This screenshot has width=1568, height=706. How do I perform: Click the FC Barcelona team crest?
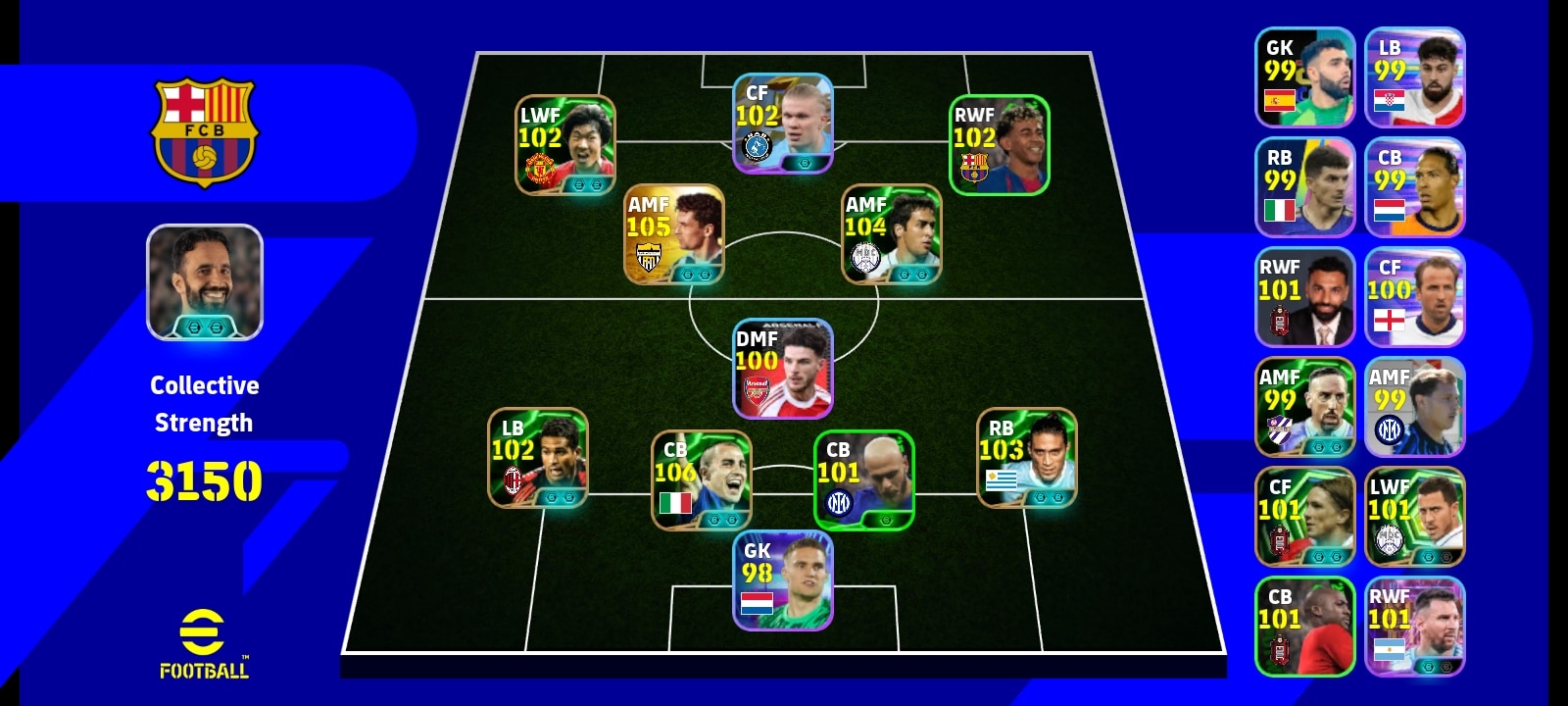pos(204,131)
